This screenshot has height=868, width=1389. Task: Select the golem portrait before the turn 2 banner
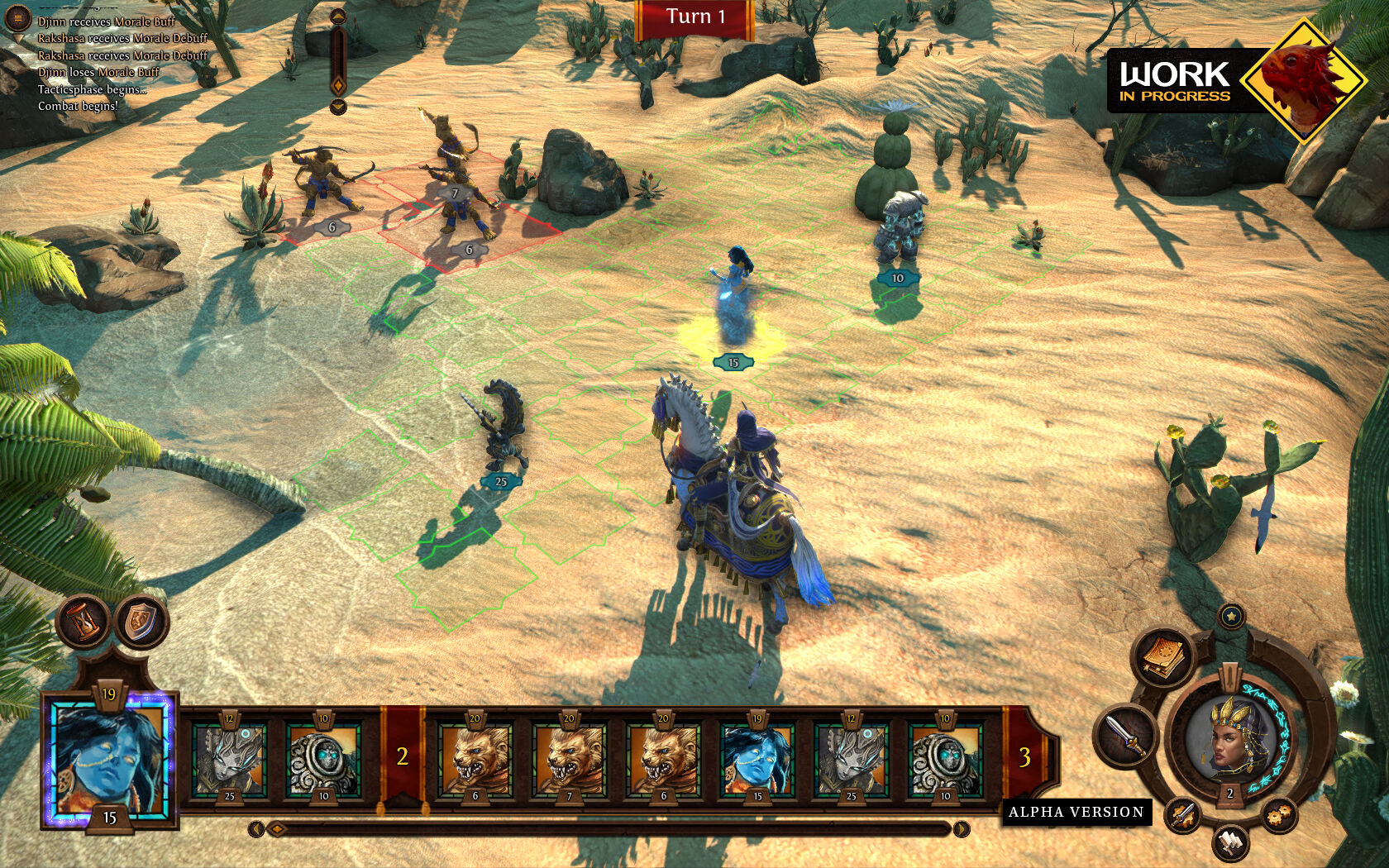tap(323, 758)
